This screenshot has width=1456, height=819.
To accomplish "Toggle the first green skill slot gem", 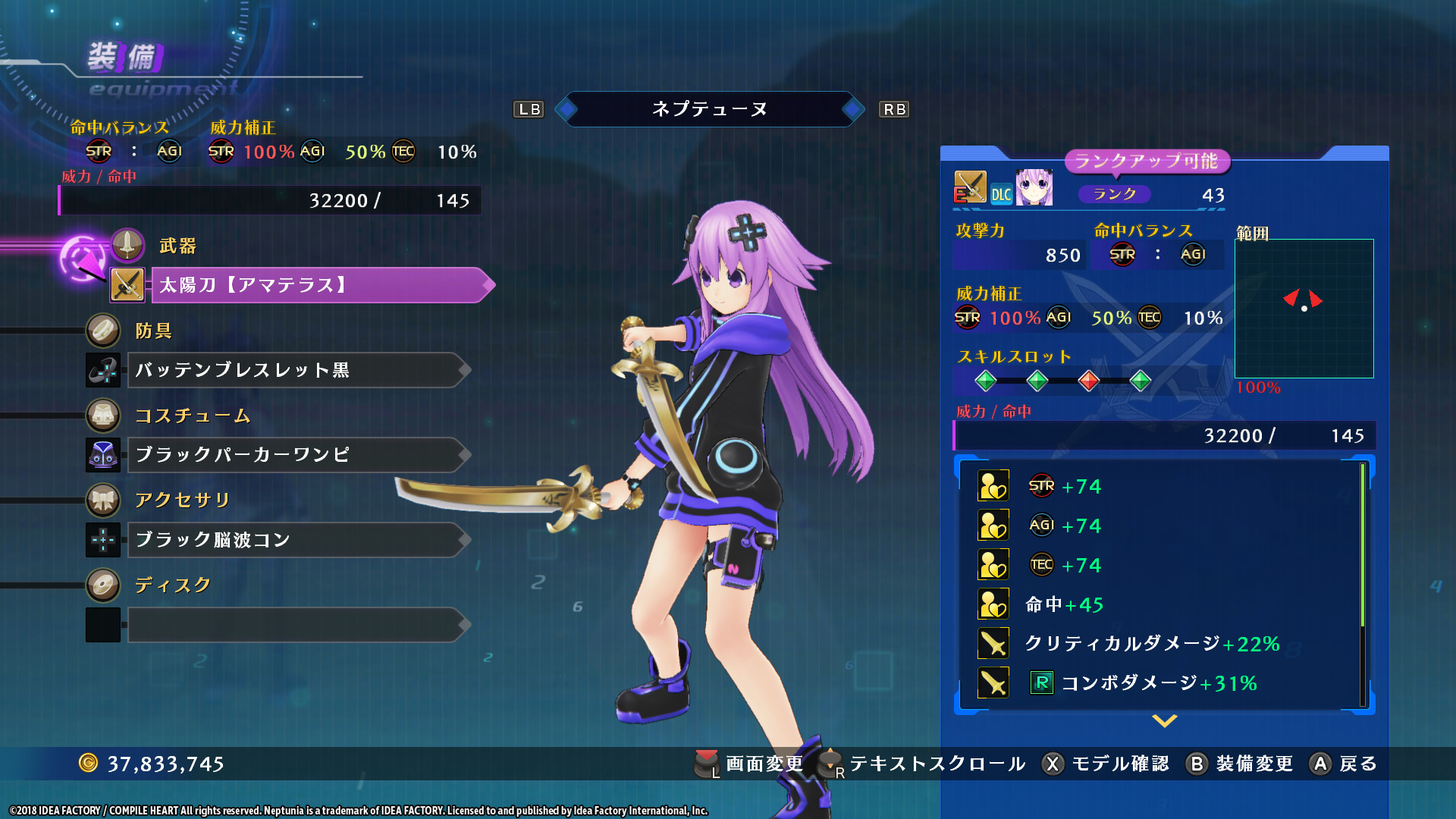I will tap(987, 381).
